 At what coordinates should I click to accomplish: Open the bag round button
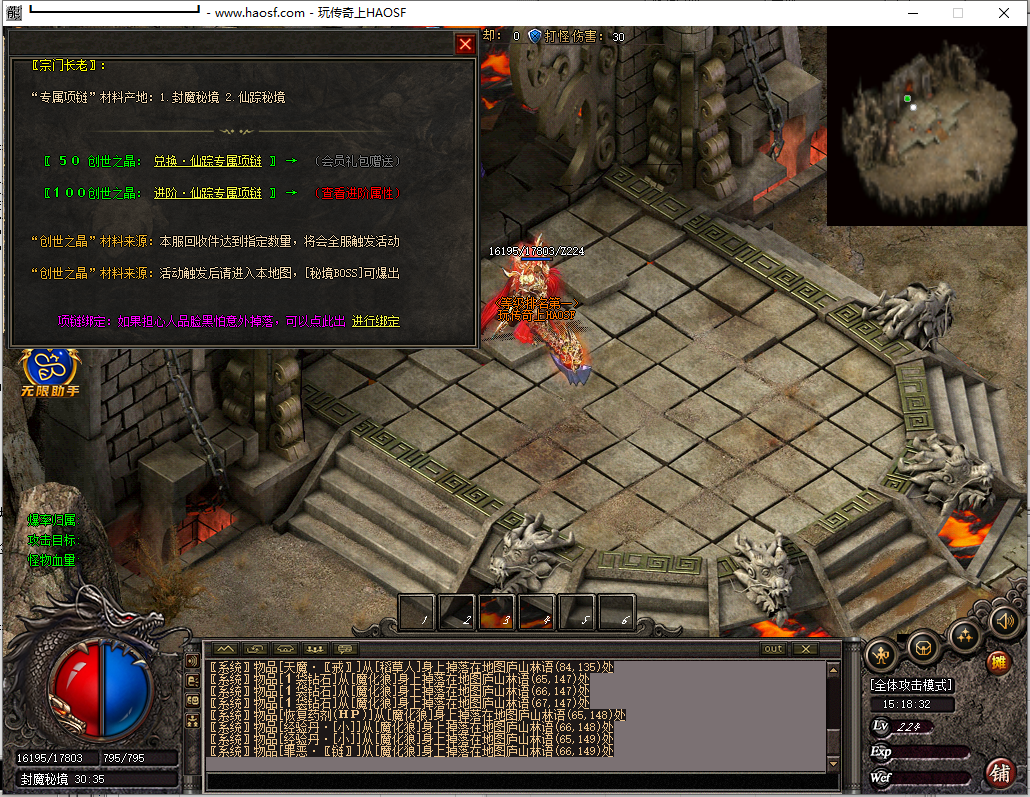[925, 646]
